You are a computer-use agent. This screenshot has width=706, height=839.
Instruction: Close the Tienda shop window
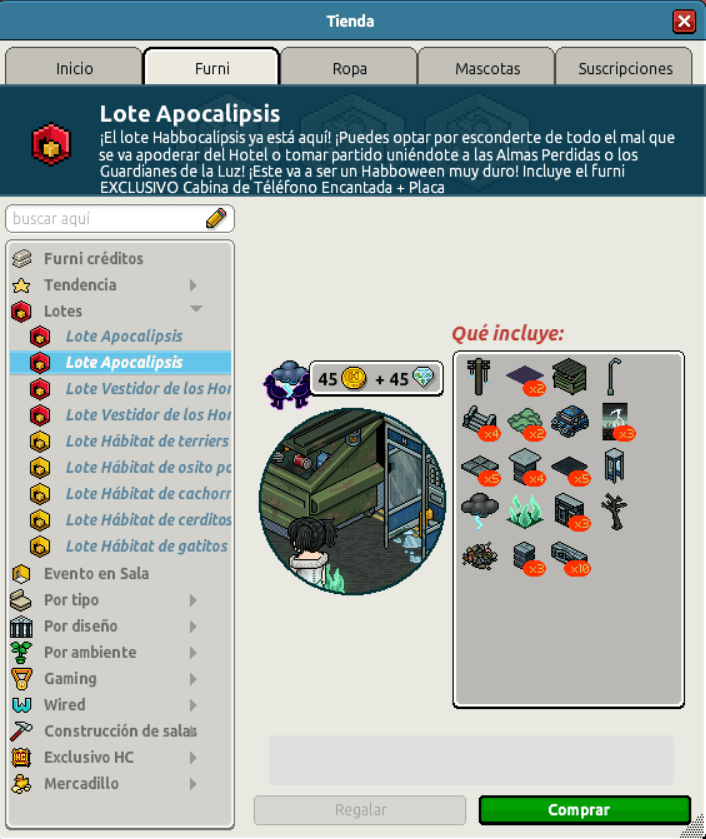684,21
